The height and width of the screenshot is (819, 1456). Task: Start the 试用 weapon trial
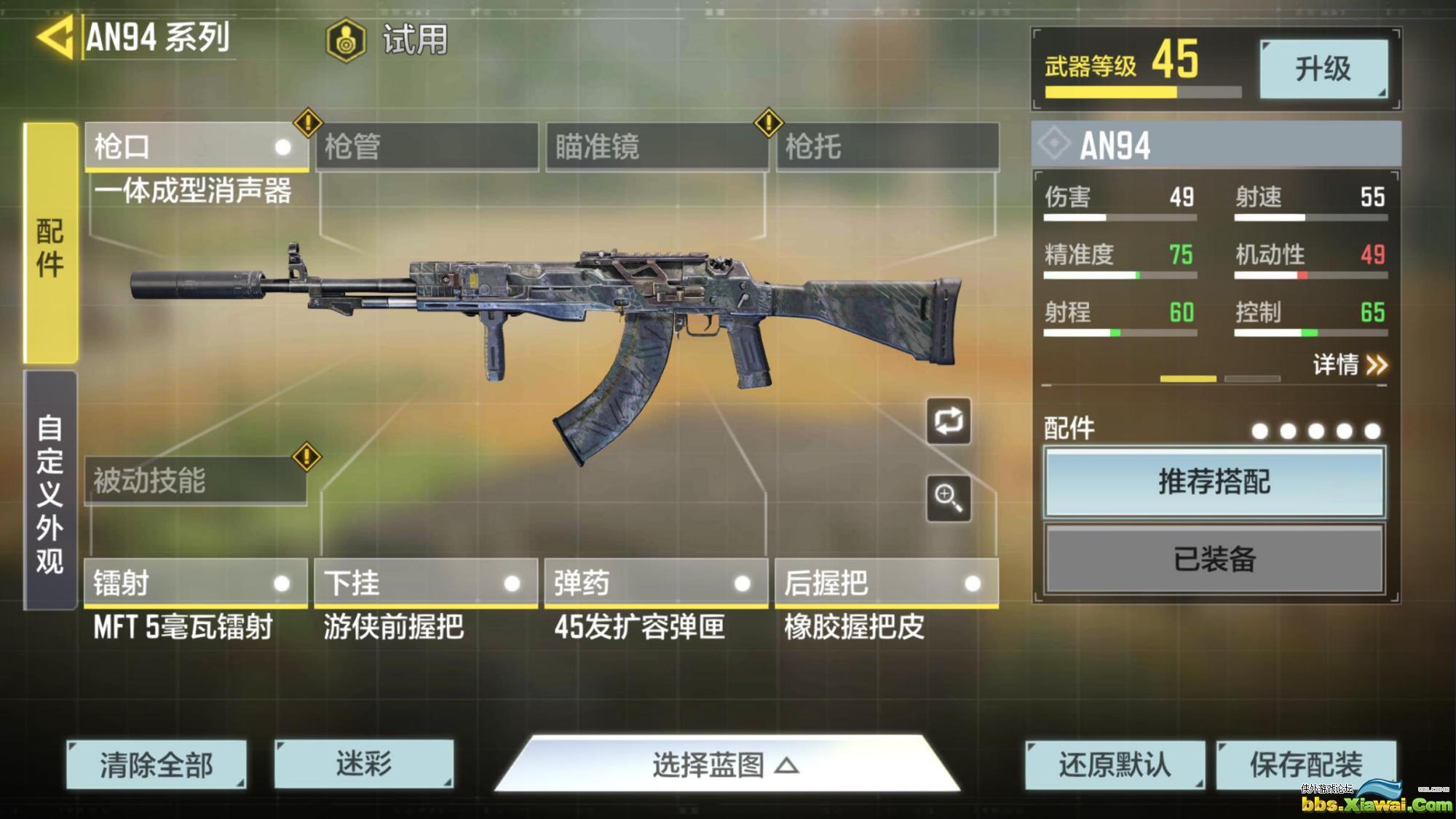coord(387,39)
